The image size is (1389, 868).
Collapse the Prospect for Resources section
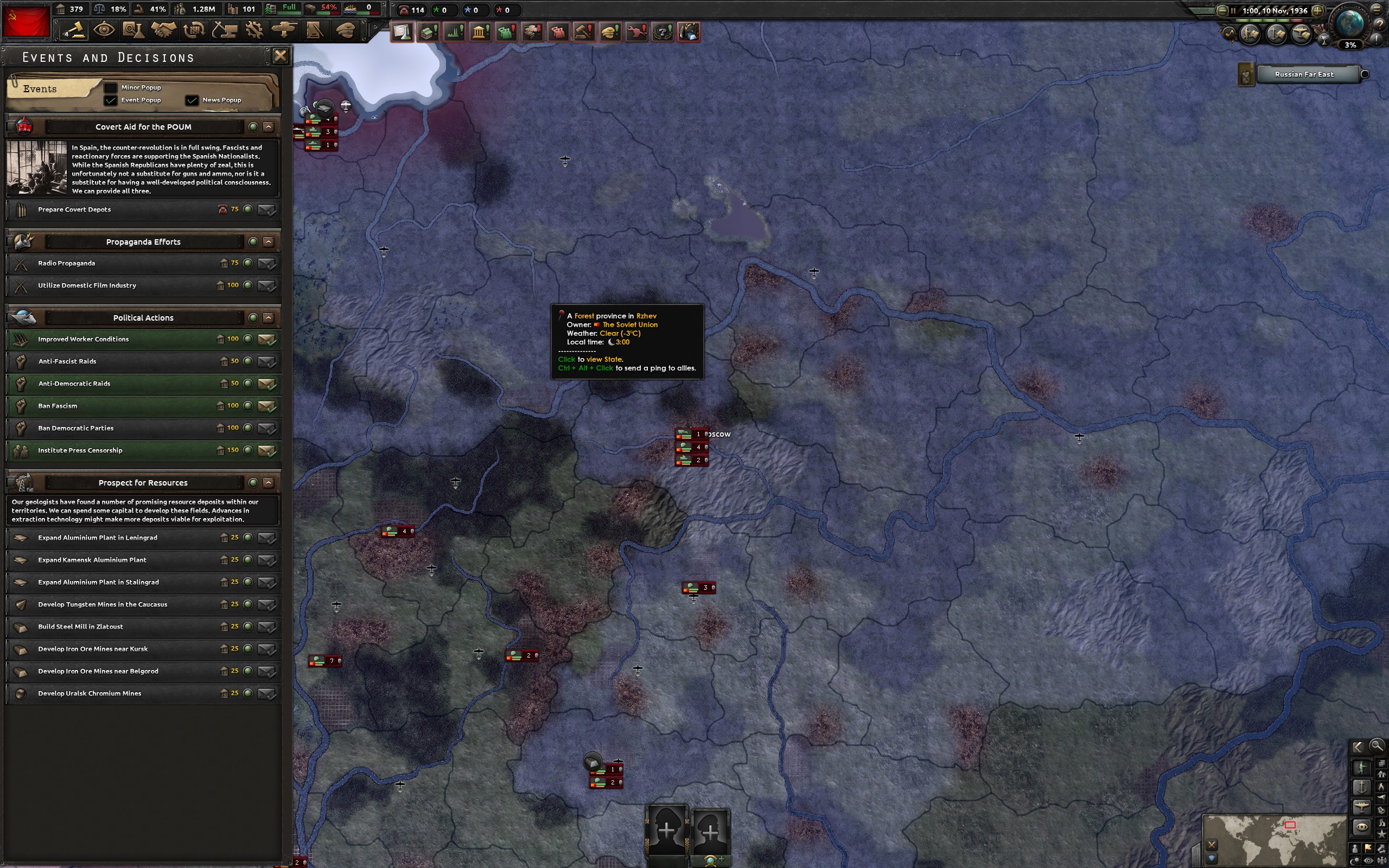tap(269, 482)
